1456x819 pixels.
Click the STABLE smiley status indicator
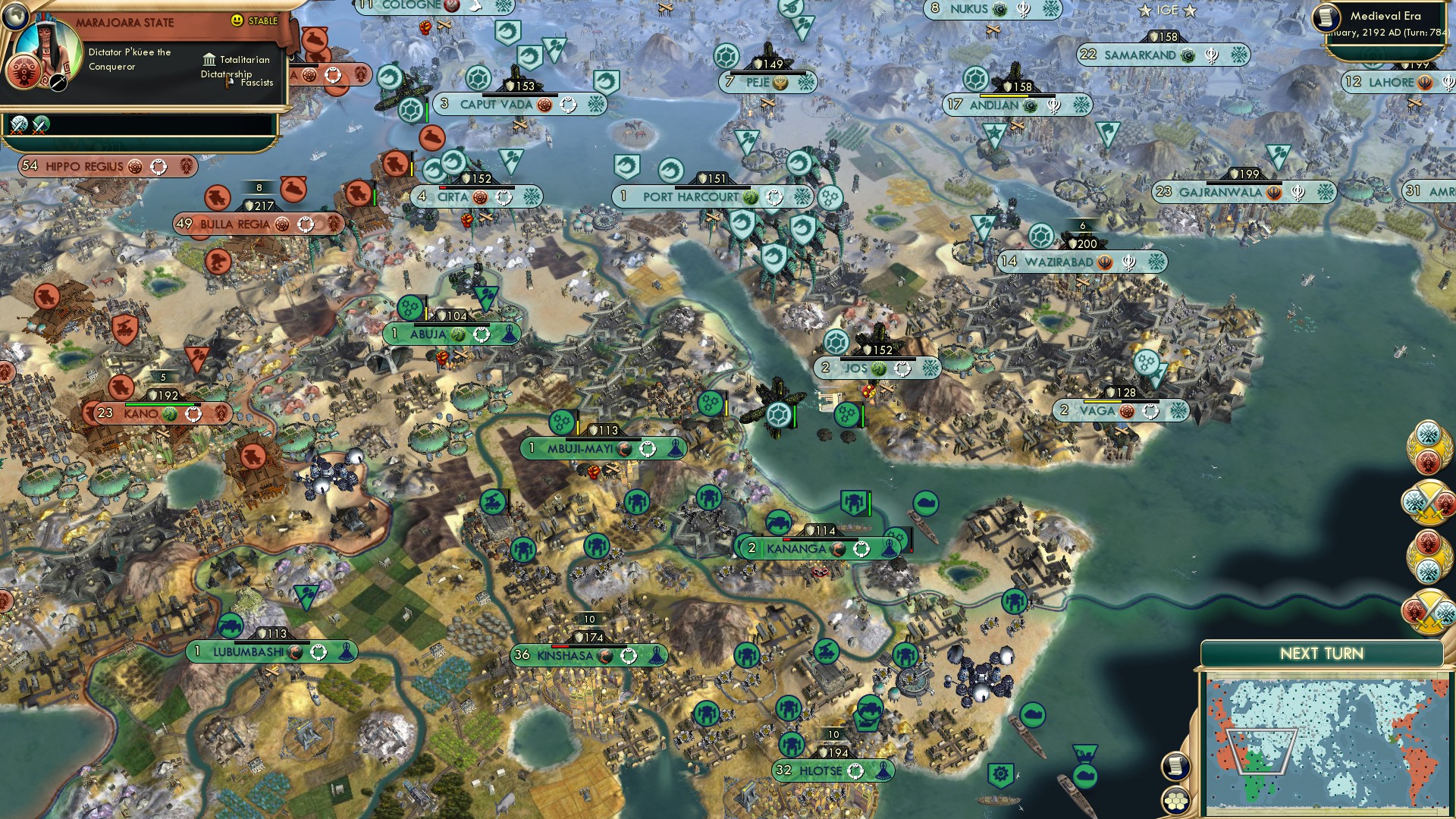(237, 20)
